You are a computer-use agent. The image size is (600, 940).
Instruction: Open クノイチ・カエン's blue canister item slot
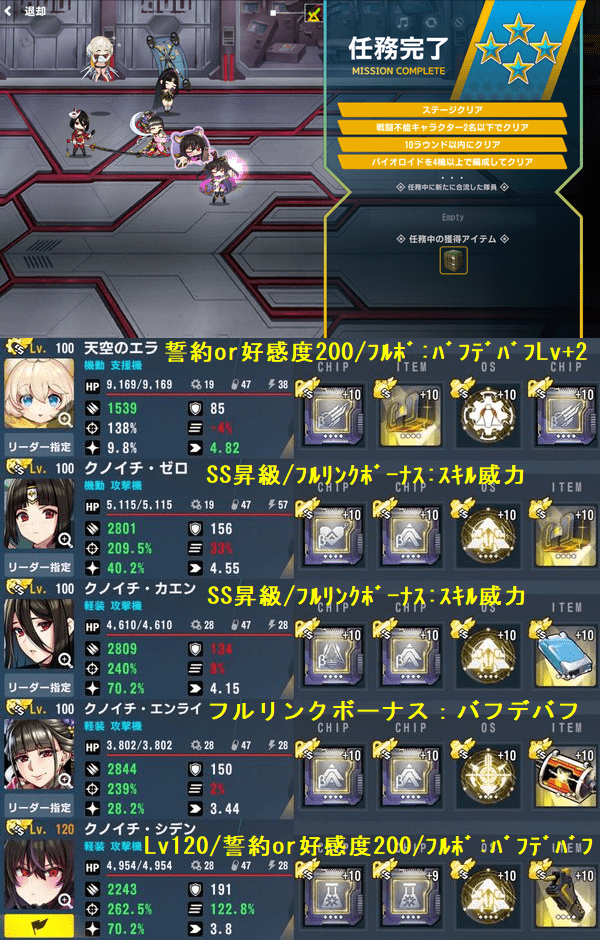tap(561, 649)
